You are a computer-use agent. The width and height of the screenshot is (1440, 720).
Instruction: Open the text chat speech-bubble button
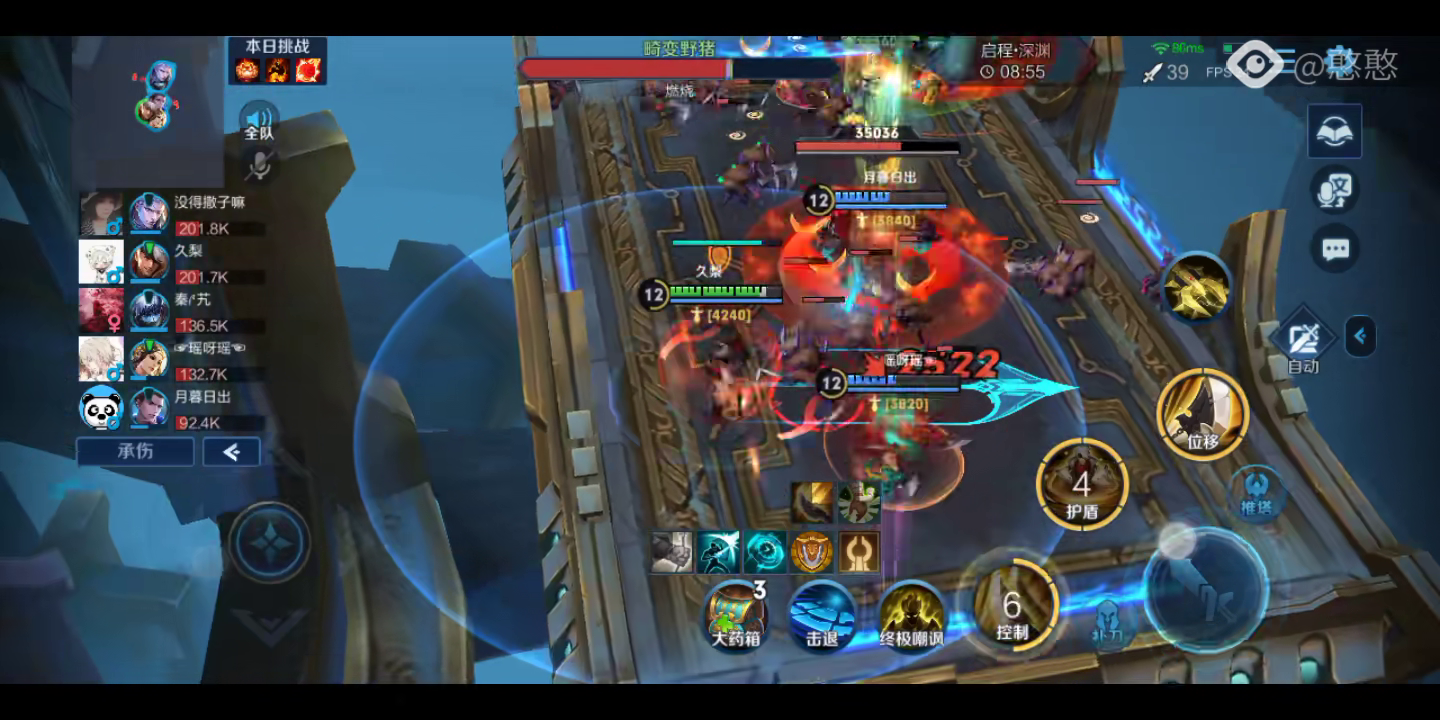tap(1335, 249)
